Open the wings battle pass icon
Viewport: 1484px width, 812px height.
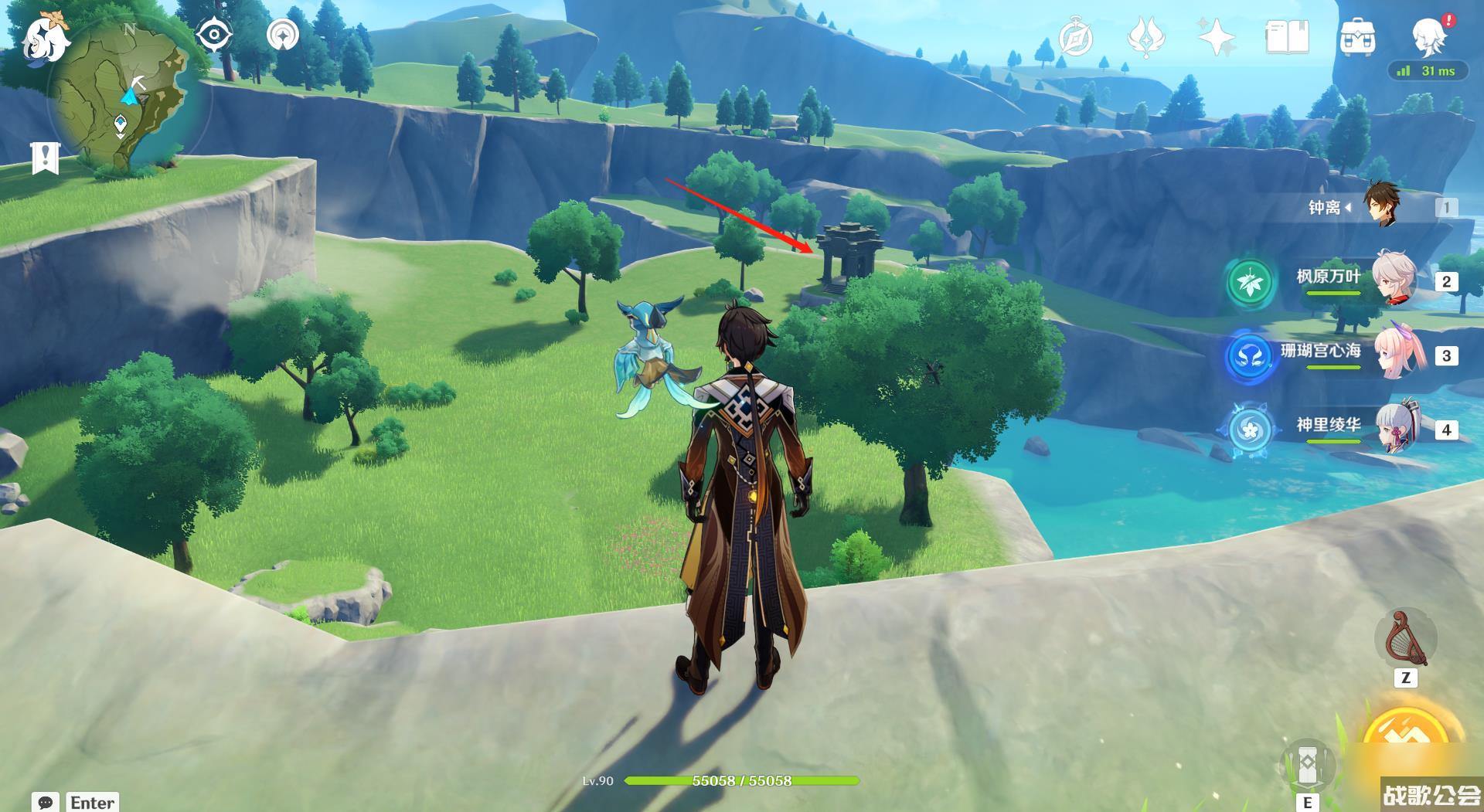pos(1146,37)
